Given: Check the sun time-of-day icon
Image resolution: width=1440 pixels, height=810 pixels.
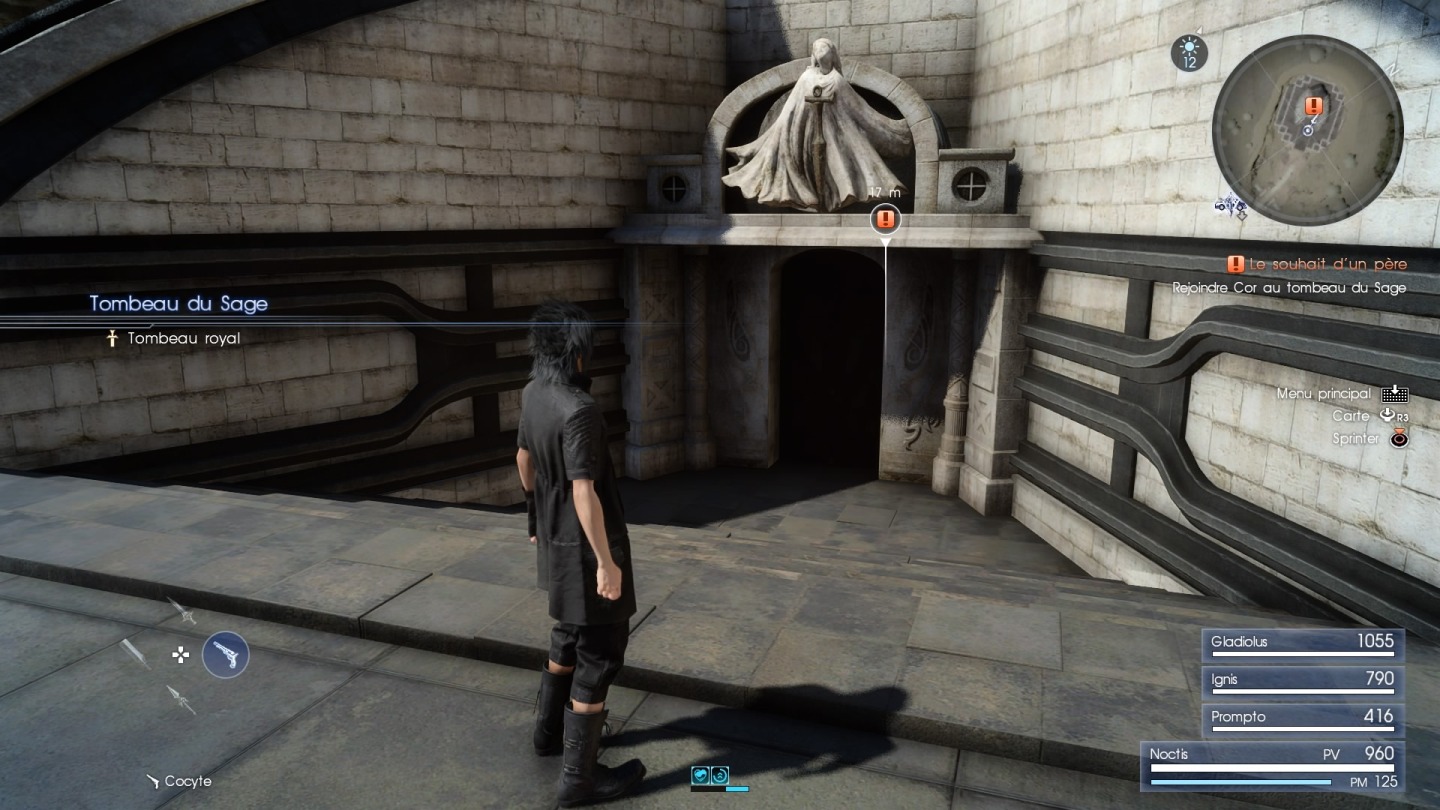Looking at the screenshot, I should point(1189,52).
